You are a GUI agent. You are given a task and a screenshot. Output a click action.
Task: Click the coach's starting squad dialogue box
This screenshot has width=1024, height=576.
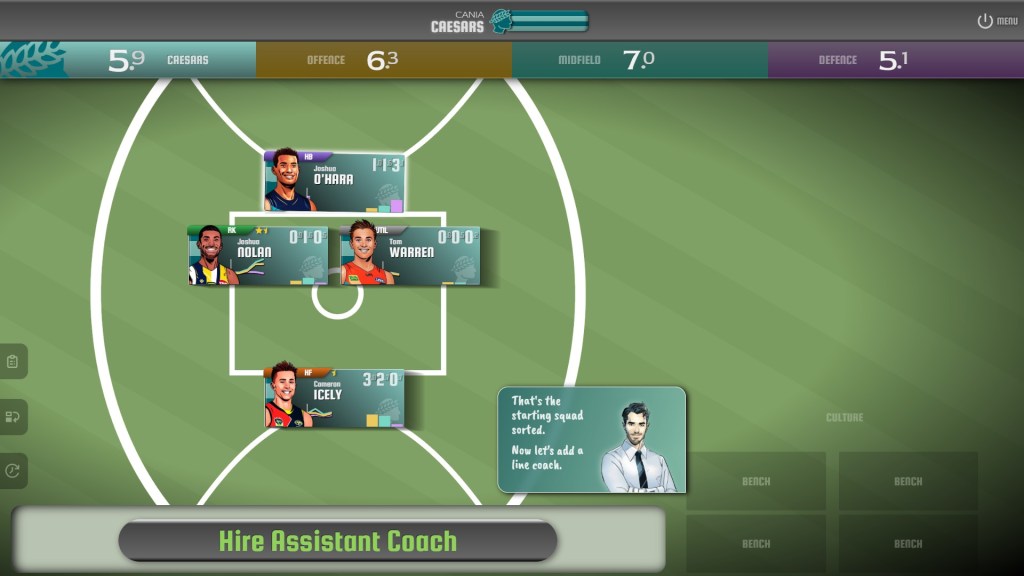tap(592, 440)
